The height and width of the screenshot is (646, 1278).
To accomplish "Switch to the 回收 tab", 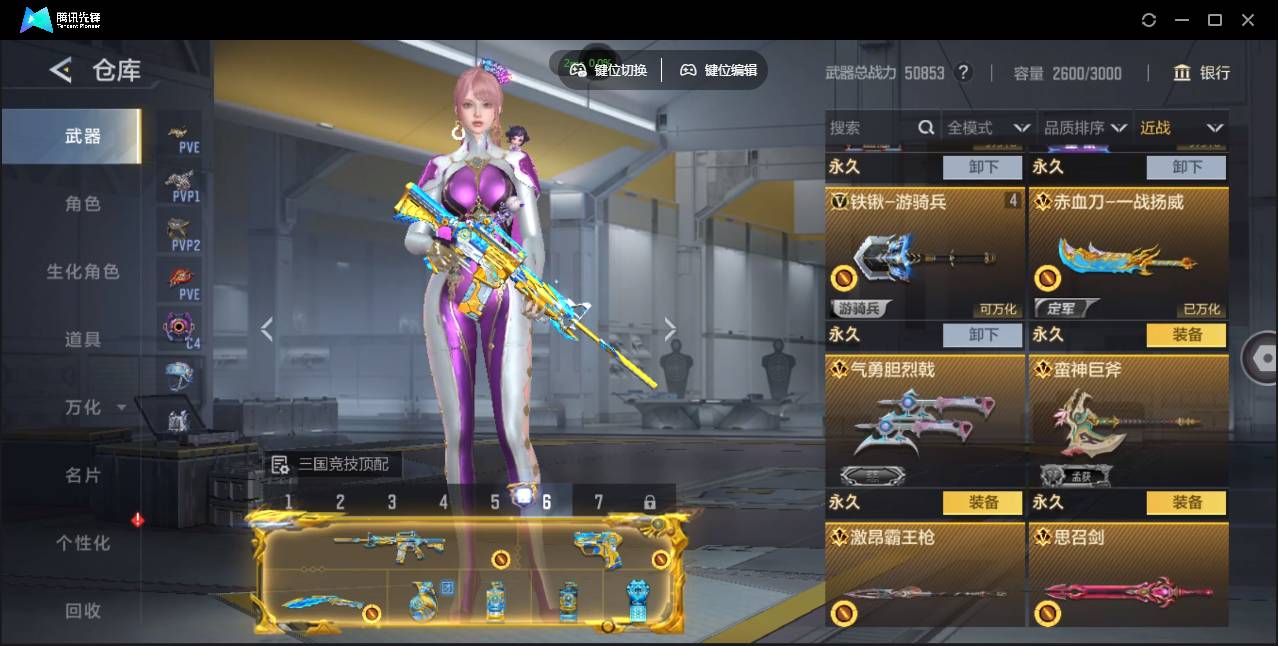I will pyautogui.click(x=83, y=610).
